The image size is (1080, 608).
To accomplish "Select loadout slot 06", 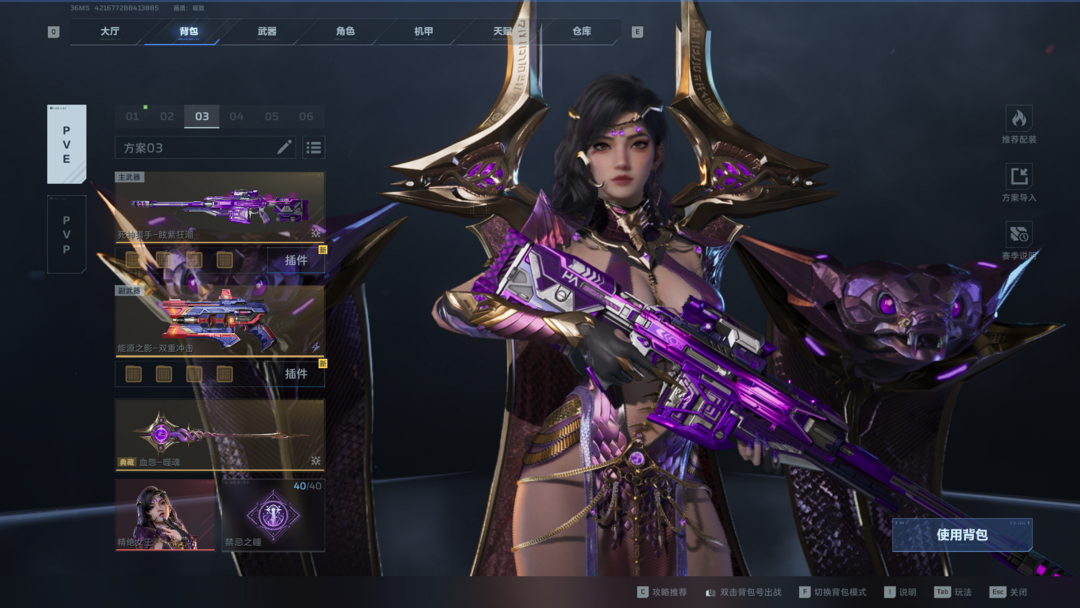I will tap(306, 116).
